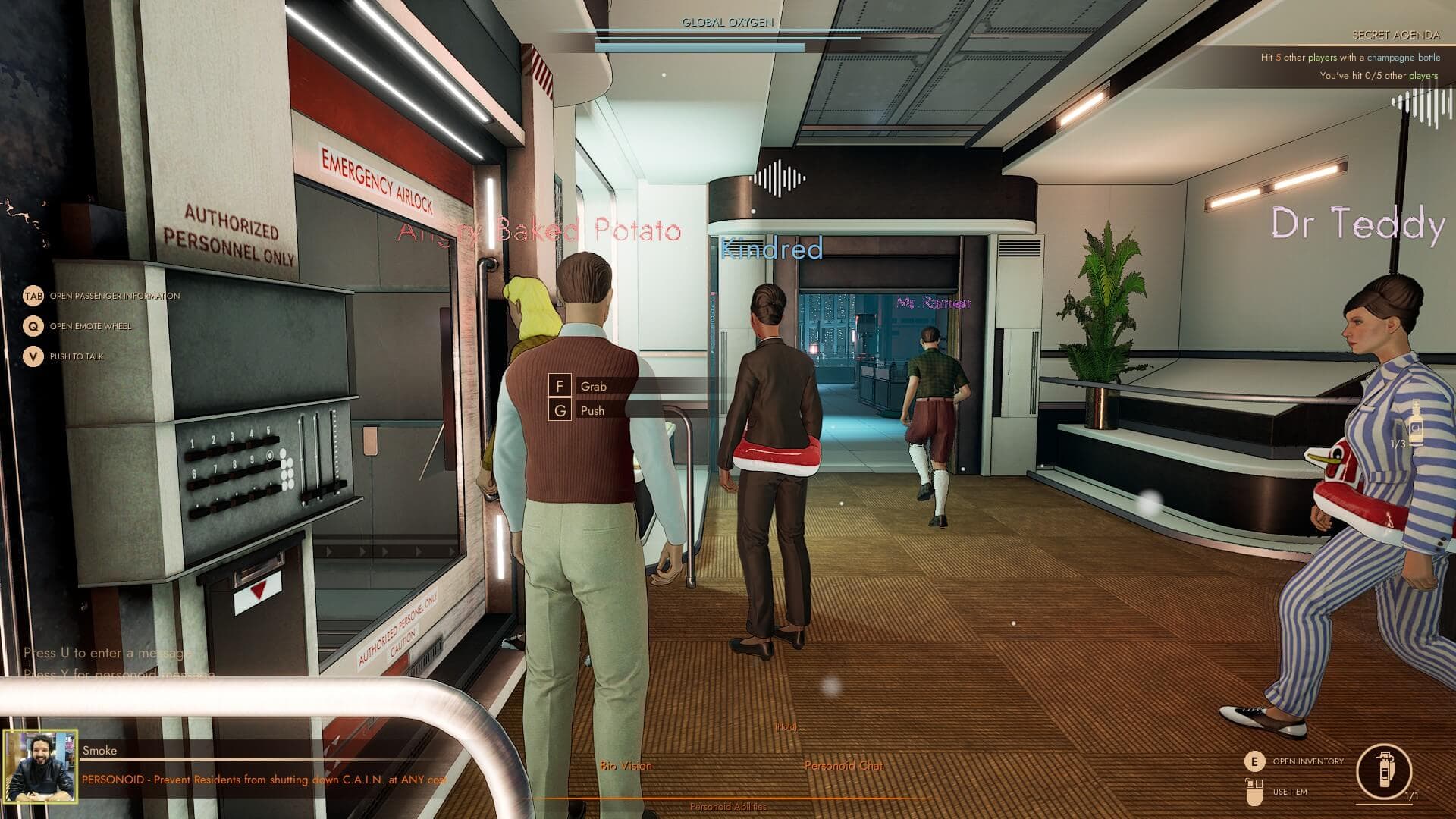The image size is (1456, 819).
Task: Activate the Bio Vision ability
Action: (x=626, y=766)
